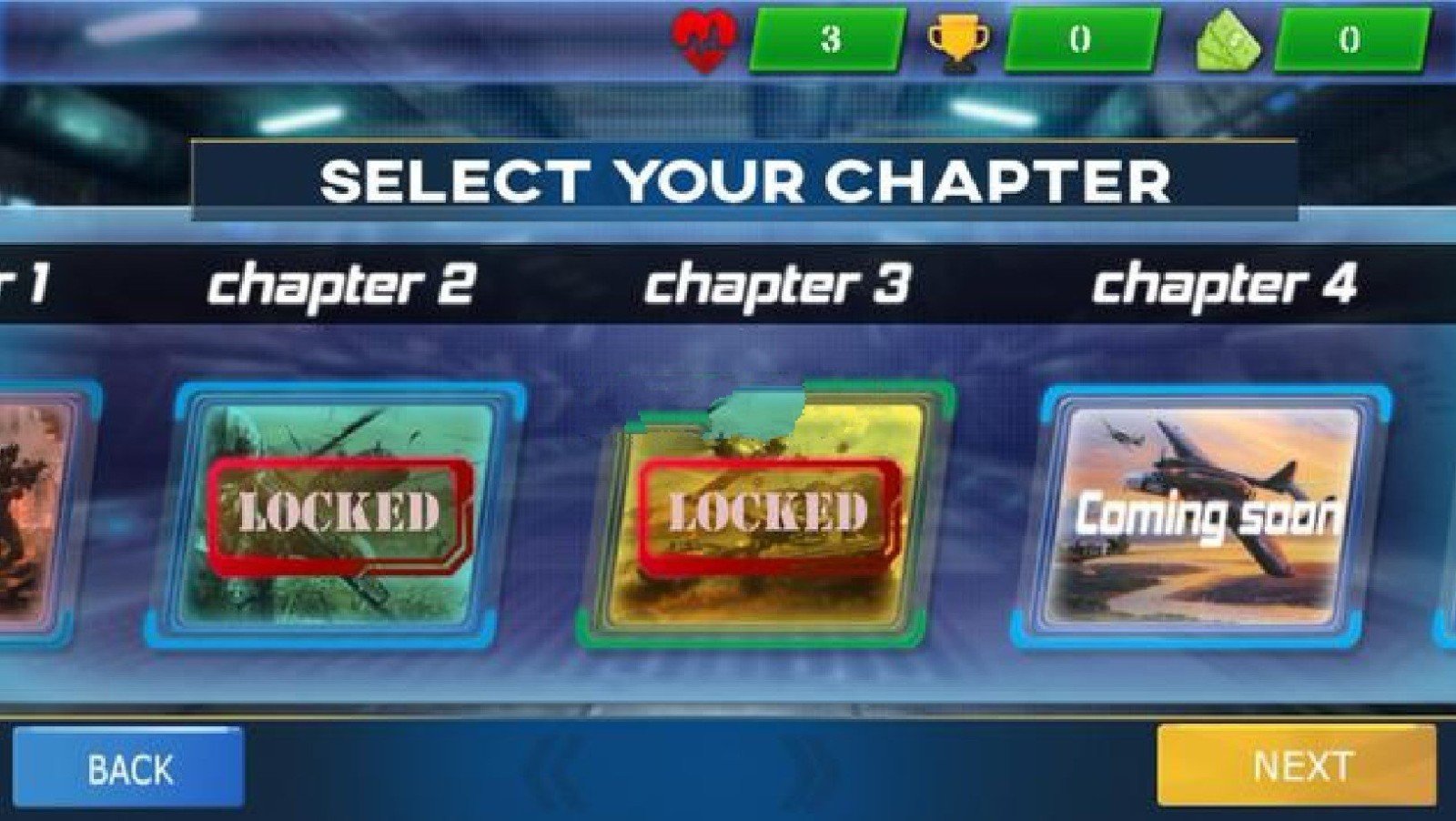Pick the chapter 4 Coming soon tile
The height and width of the screenshot is (821, 1456).
1201,515
